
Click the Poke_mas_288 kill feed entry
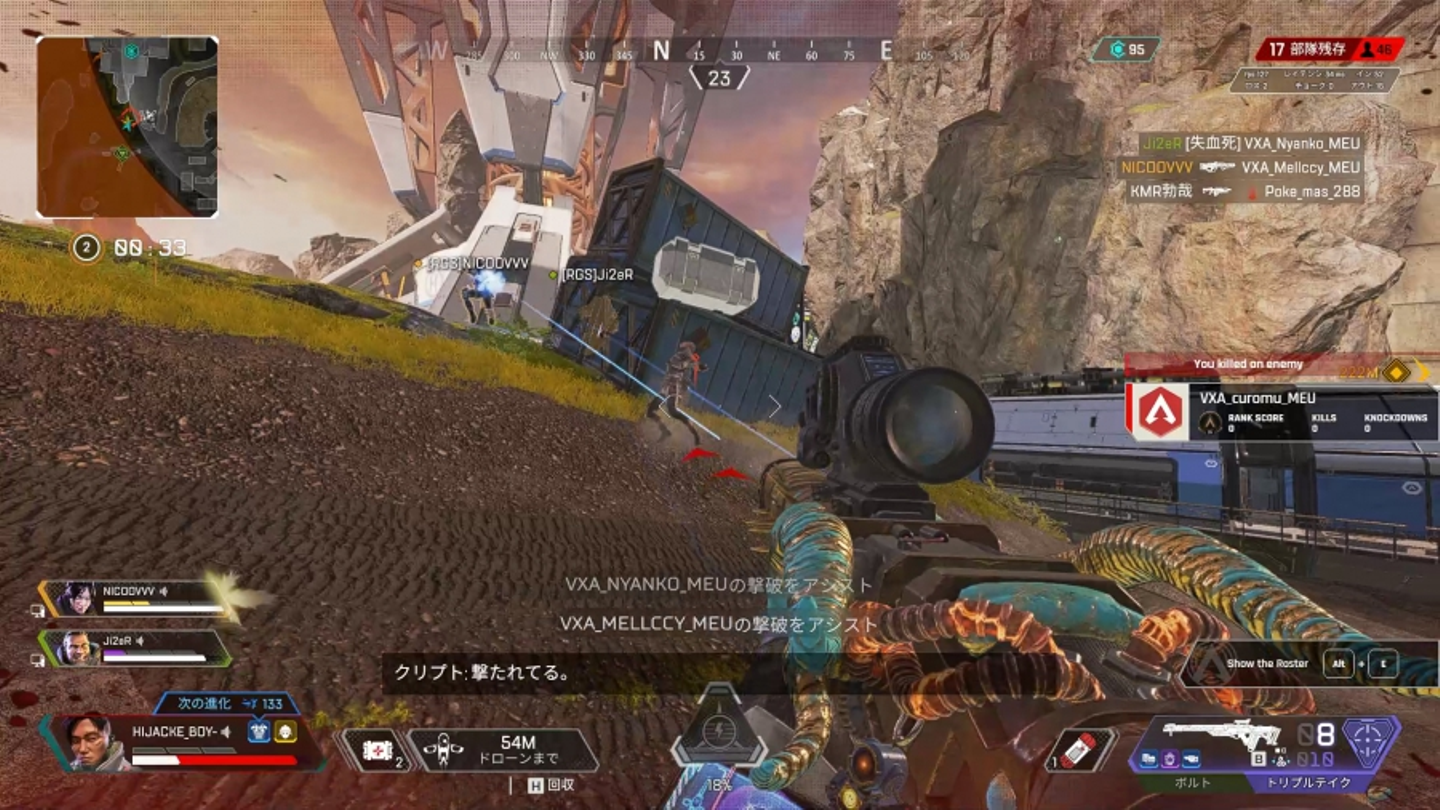tap(1245, 191)
